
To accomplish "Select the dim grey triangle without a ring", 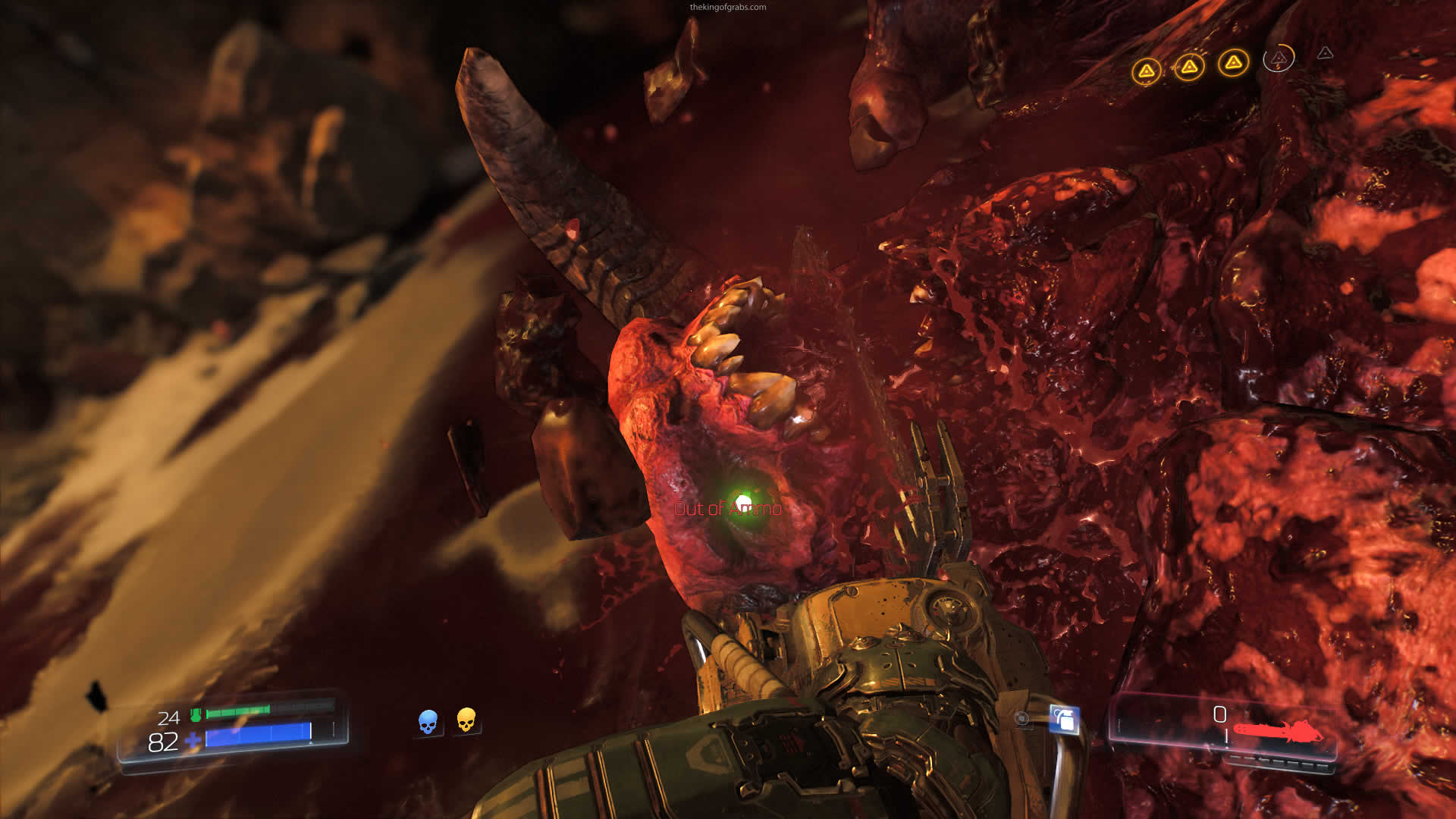I will [1325, 53].
